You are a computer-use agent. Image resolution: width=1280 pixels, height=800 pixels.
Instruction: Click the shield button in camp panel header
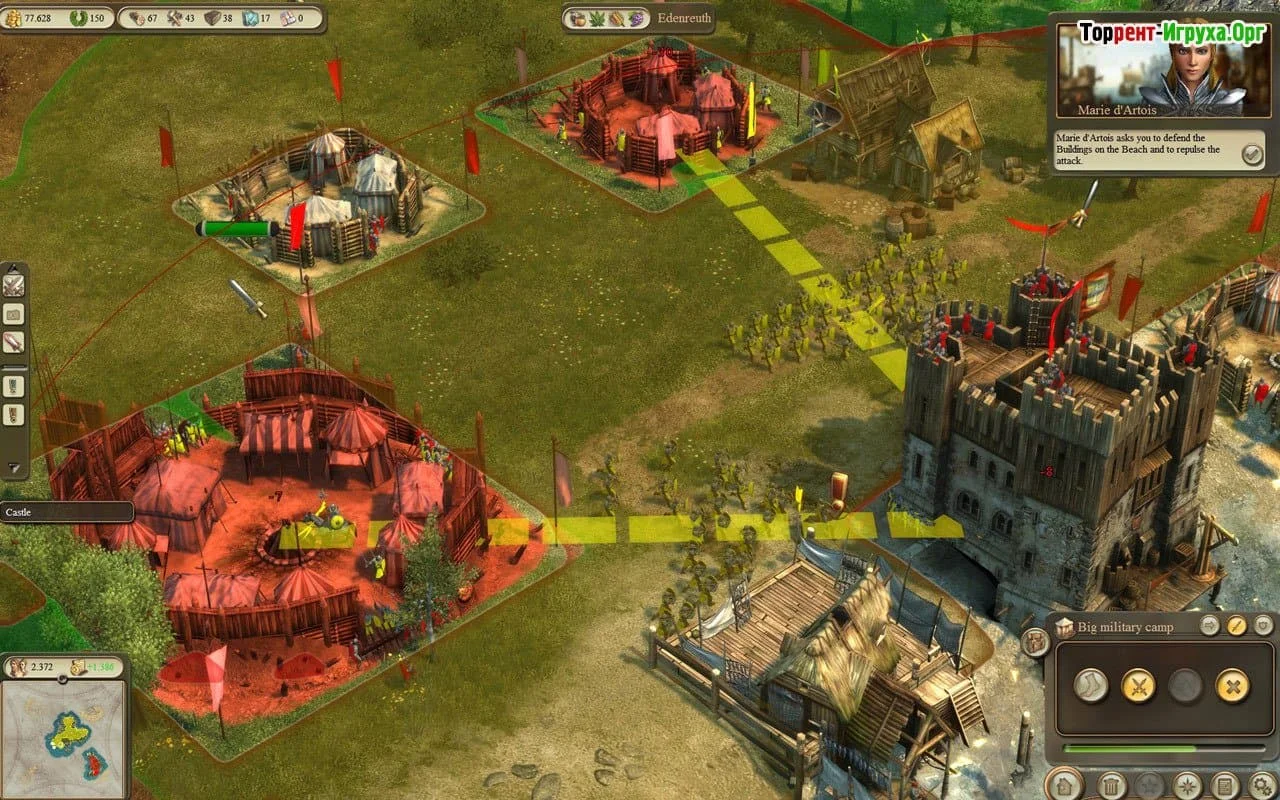pos(1263,626)
